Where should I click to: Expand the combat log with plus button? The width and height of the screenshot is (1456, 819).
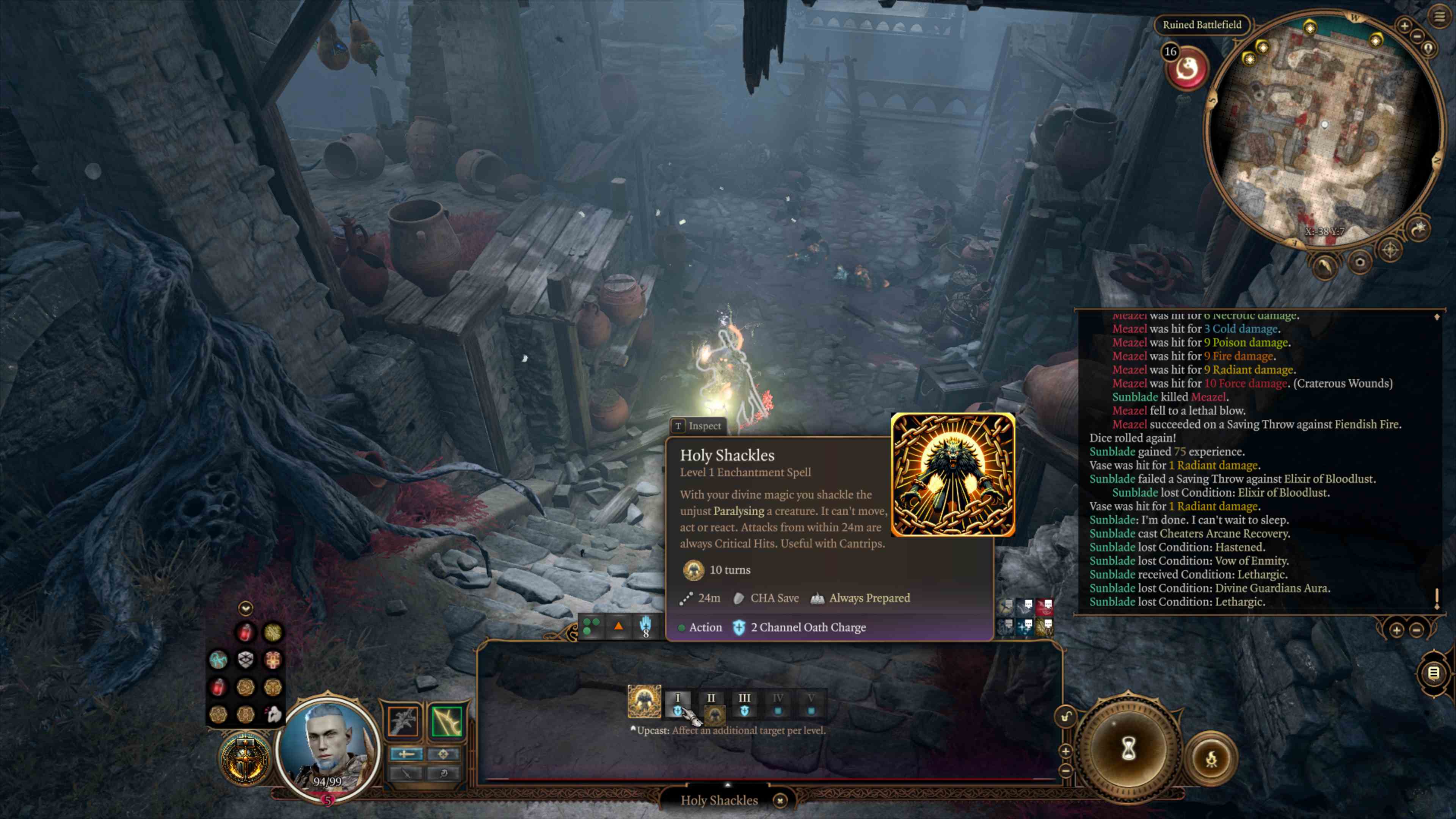1396,630
